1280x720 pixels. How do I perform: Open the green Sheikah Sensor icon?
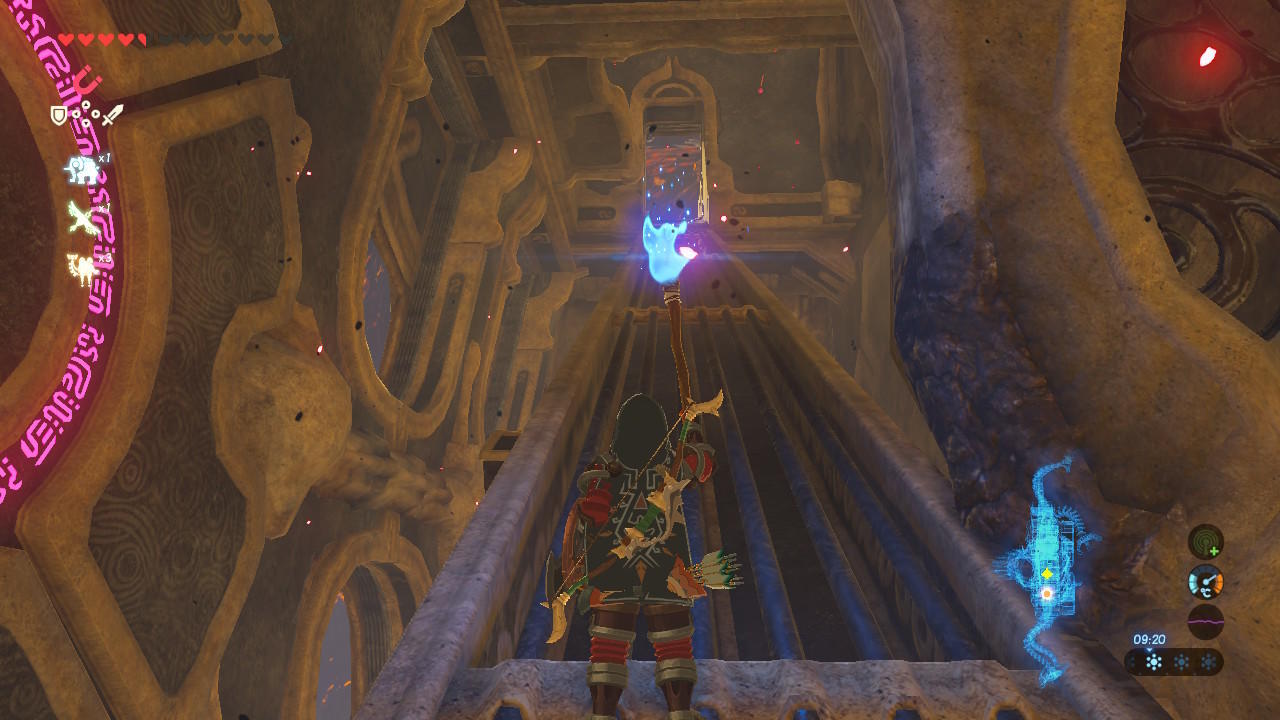[1205, 541]
